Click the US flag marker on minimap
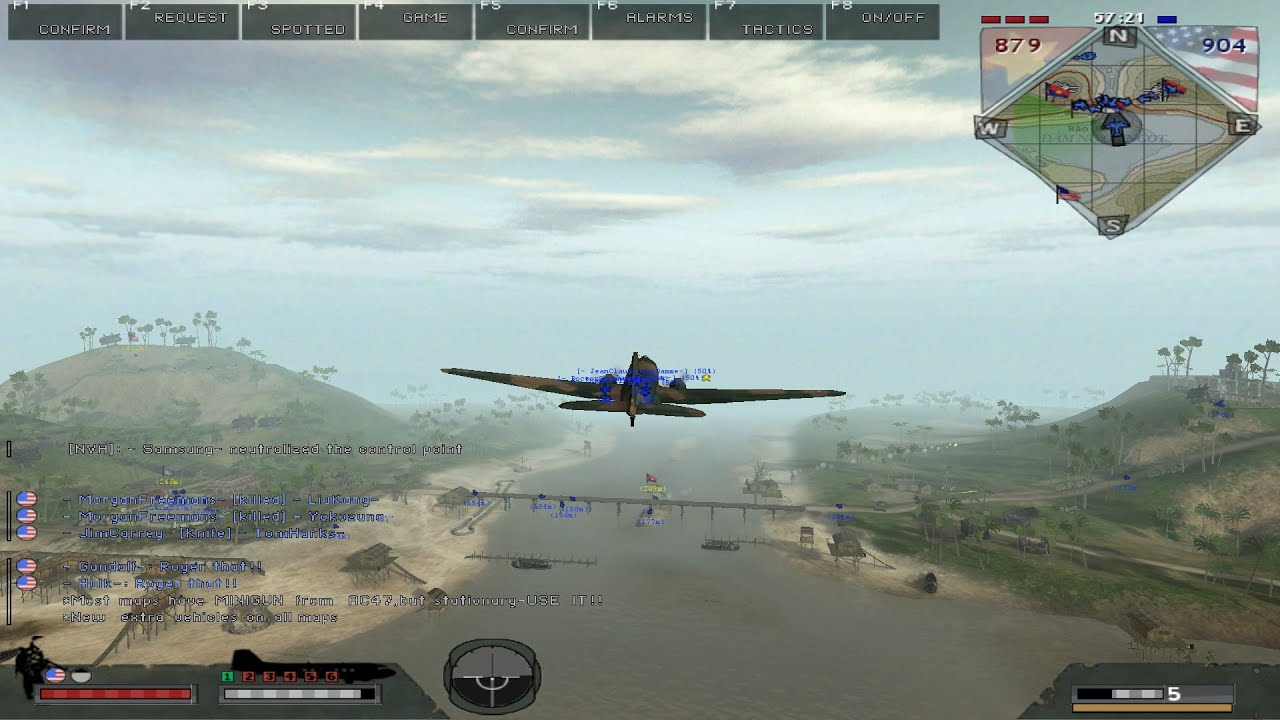Viewport: 1280px width, 720px height. (x=1068, y=194)
